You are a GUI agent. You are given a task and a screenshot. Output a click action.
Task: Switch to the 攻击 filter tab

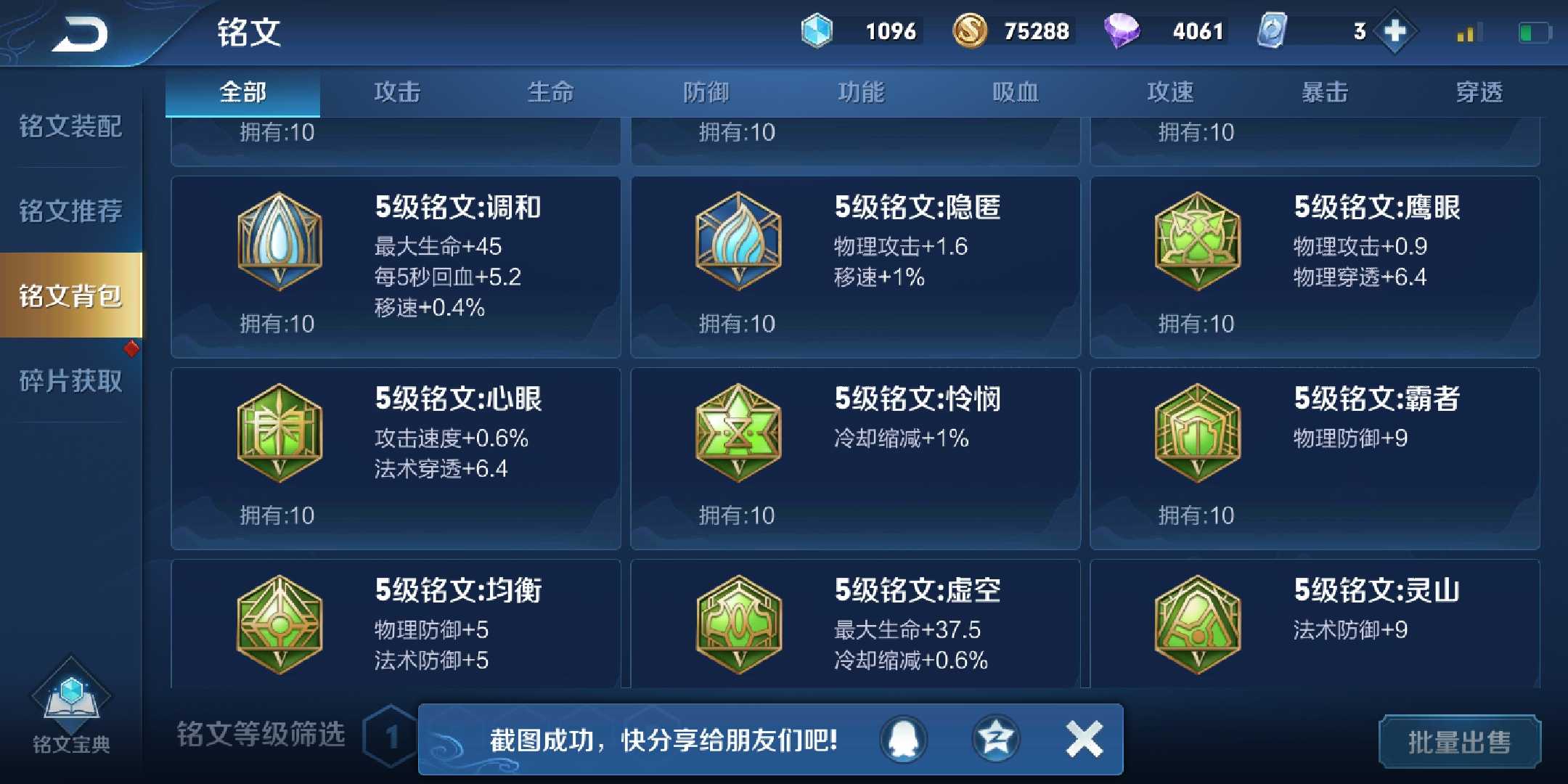(396, 91)
